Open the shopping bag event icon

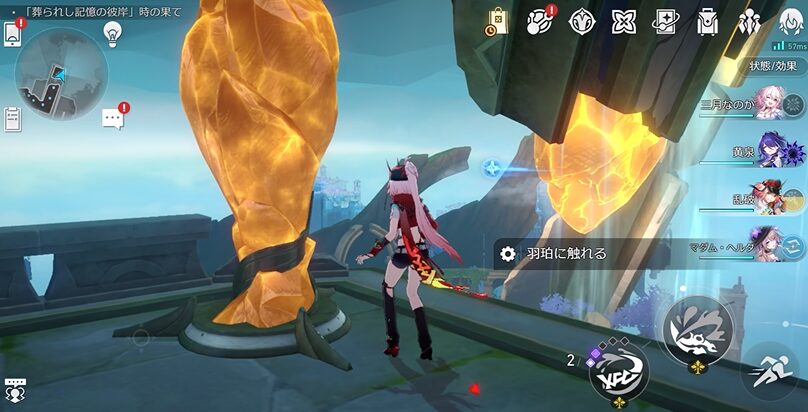point(497,21)
